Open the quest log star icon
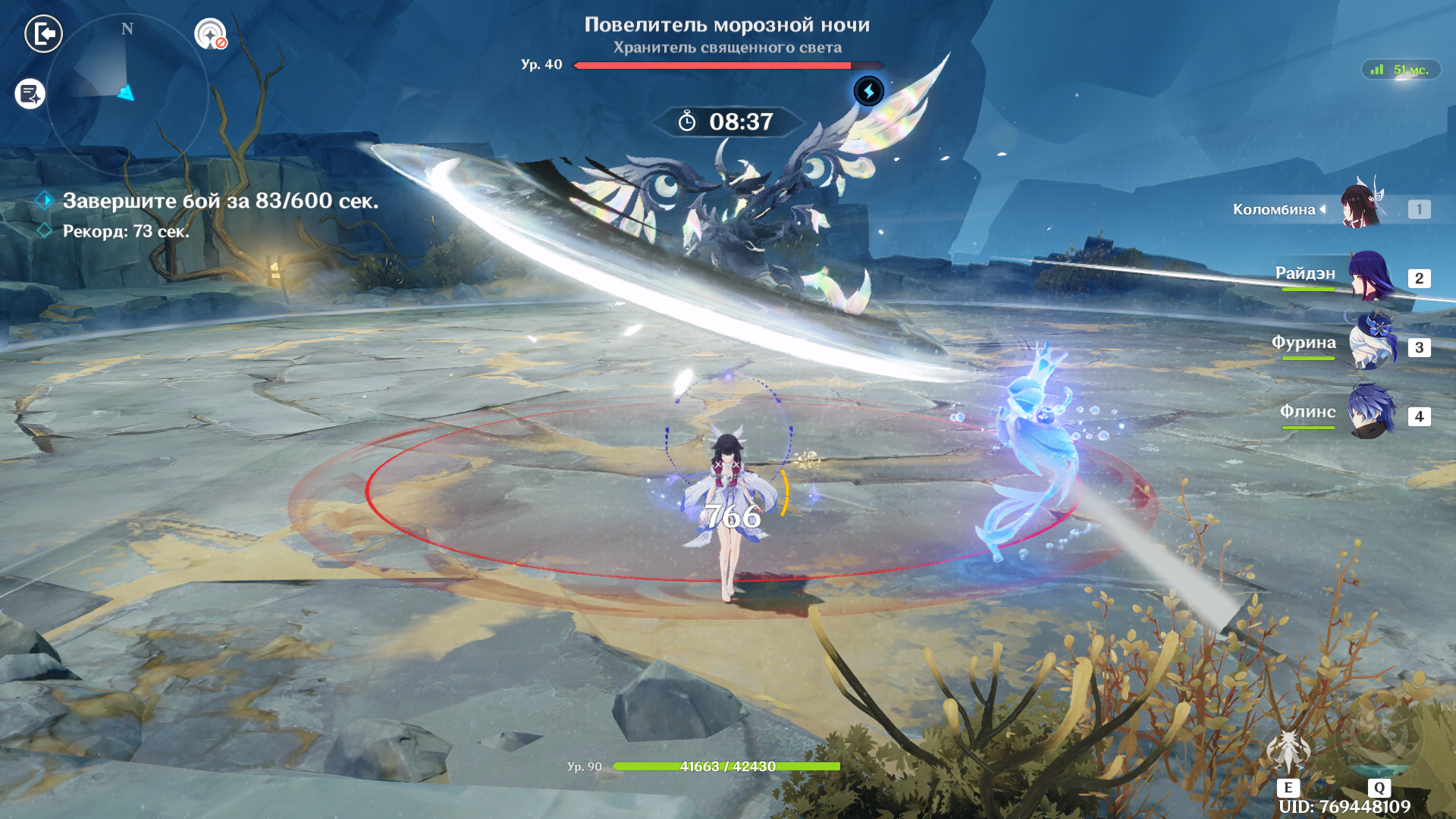The width and height of the screenshot is (1456, 819). pos(30,95)
